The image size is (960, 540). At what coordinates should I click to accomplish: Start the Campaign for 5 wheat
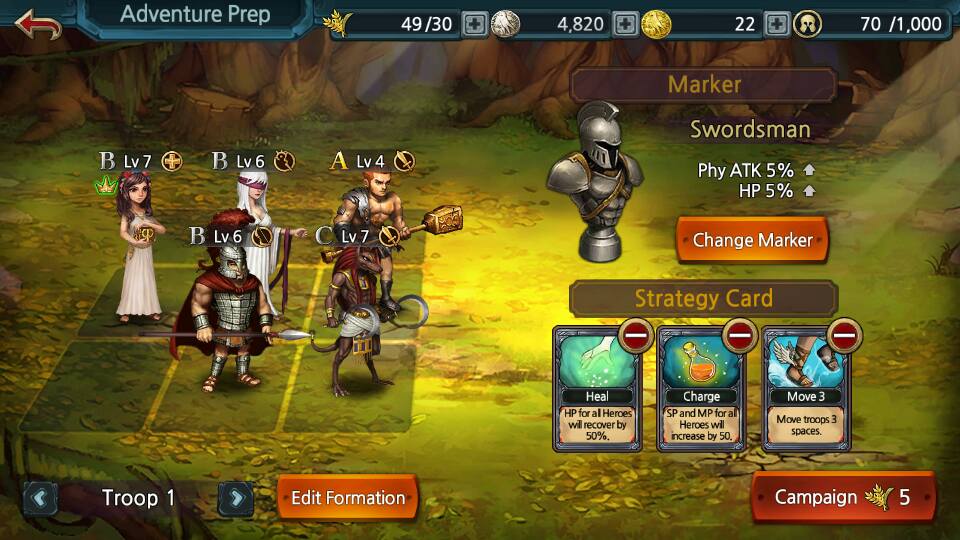[843, 497]
